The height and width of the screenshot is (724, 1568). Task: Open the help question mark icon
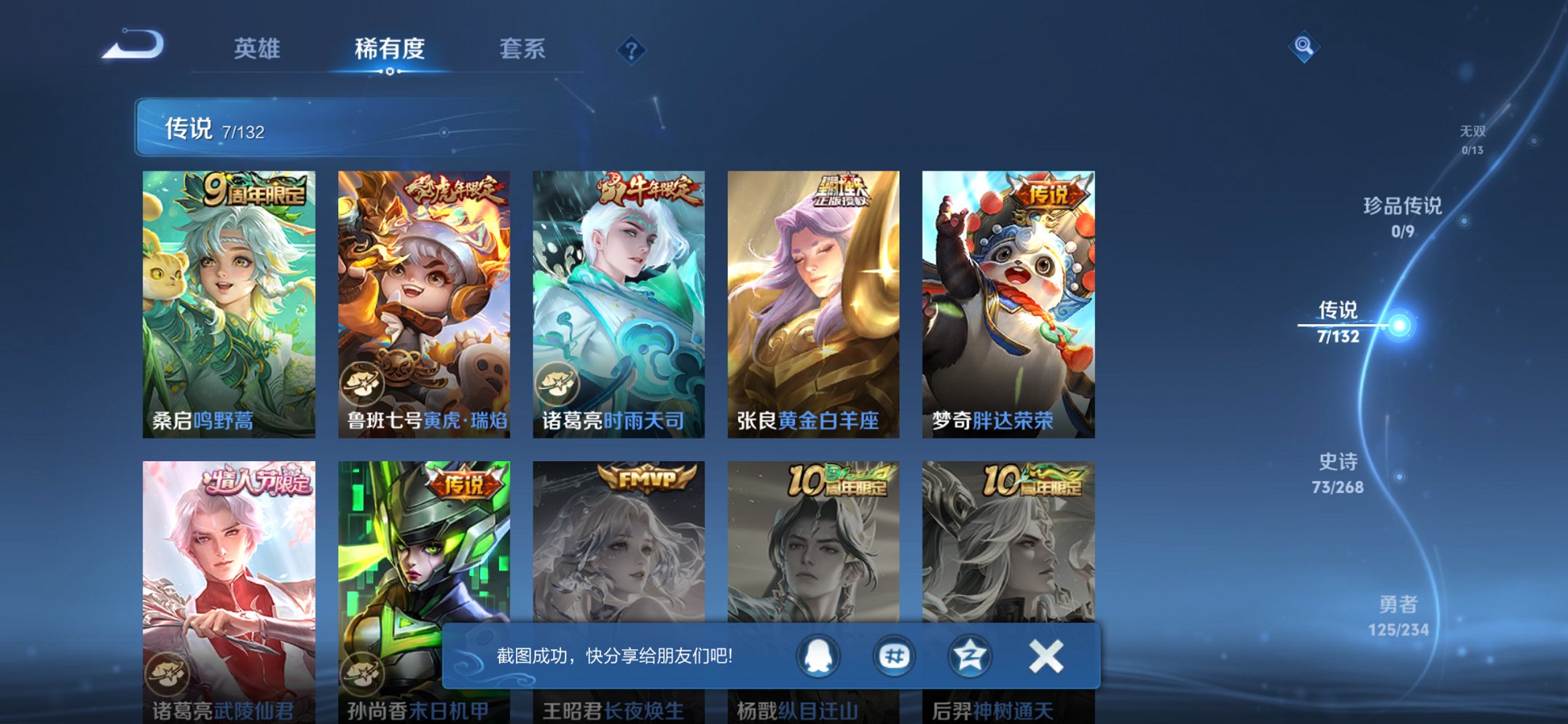click(x=631, y=50)
